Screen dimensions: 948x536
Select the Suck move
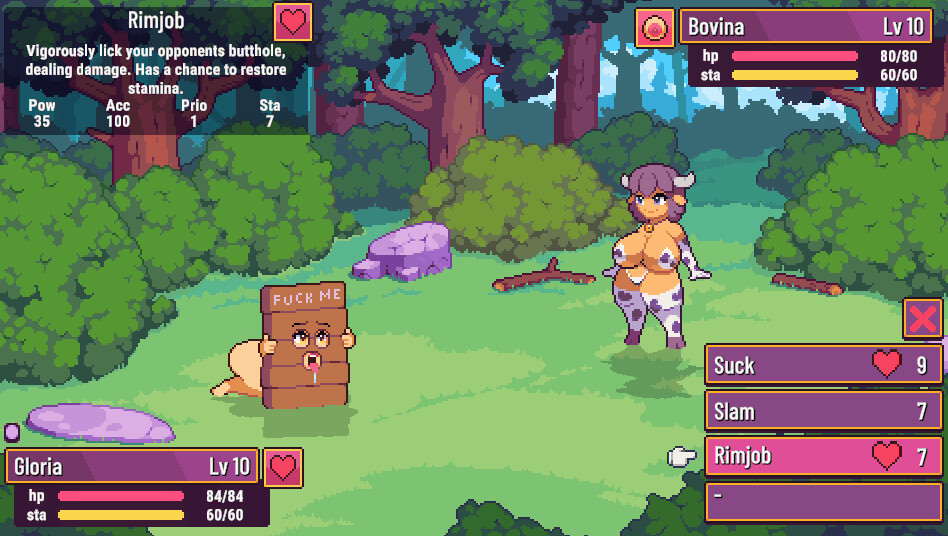pyautogui.click(x=822, y=365)
